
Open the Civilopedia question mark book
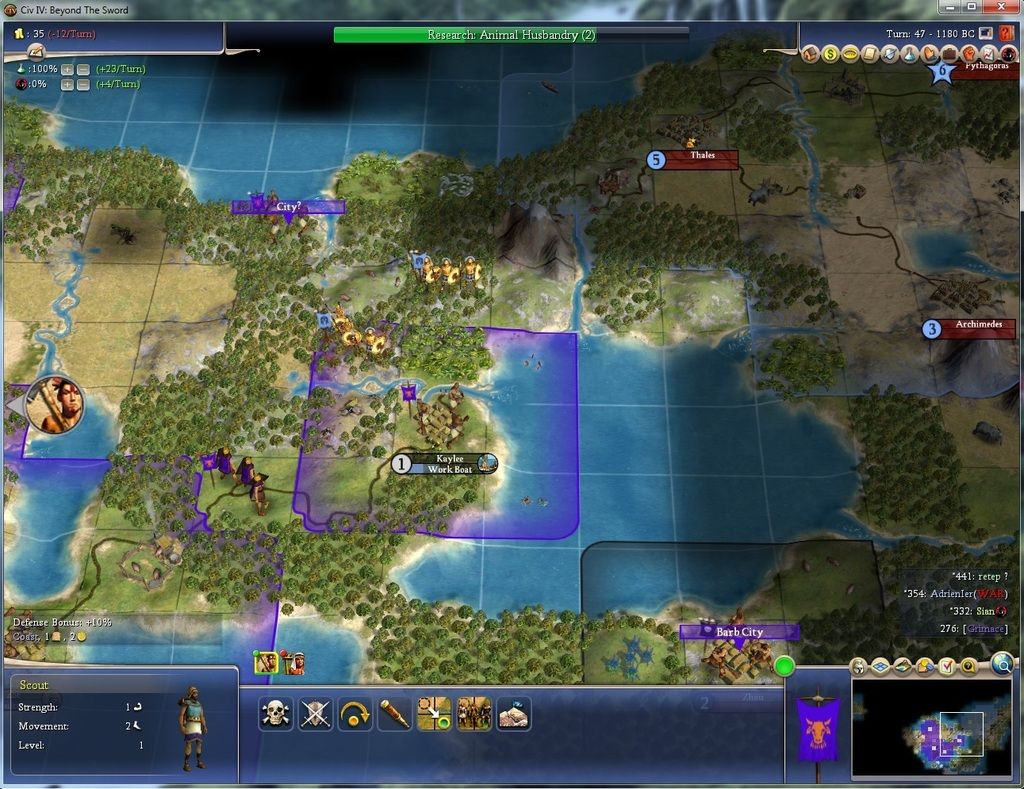(x=1006, y=34)
